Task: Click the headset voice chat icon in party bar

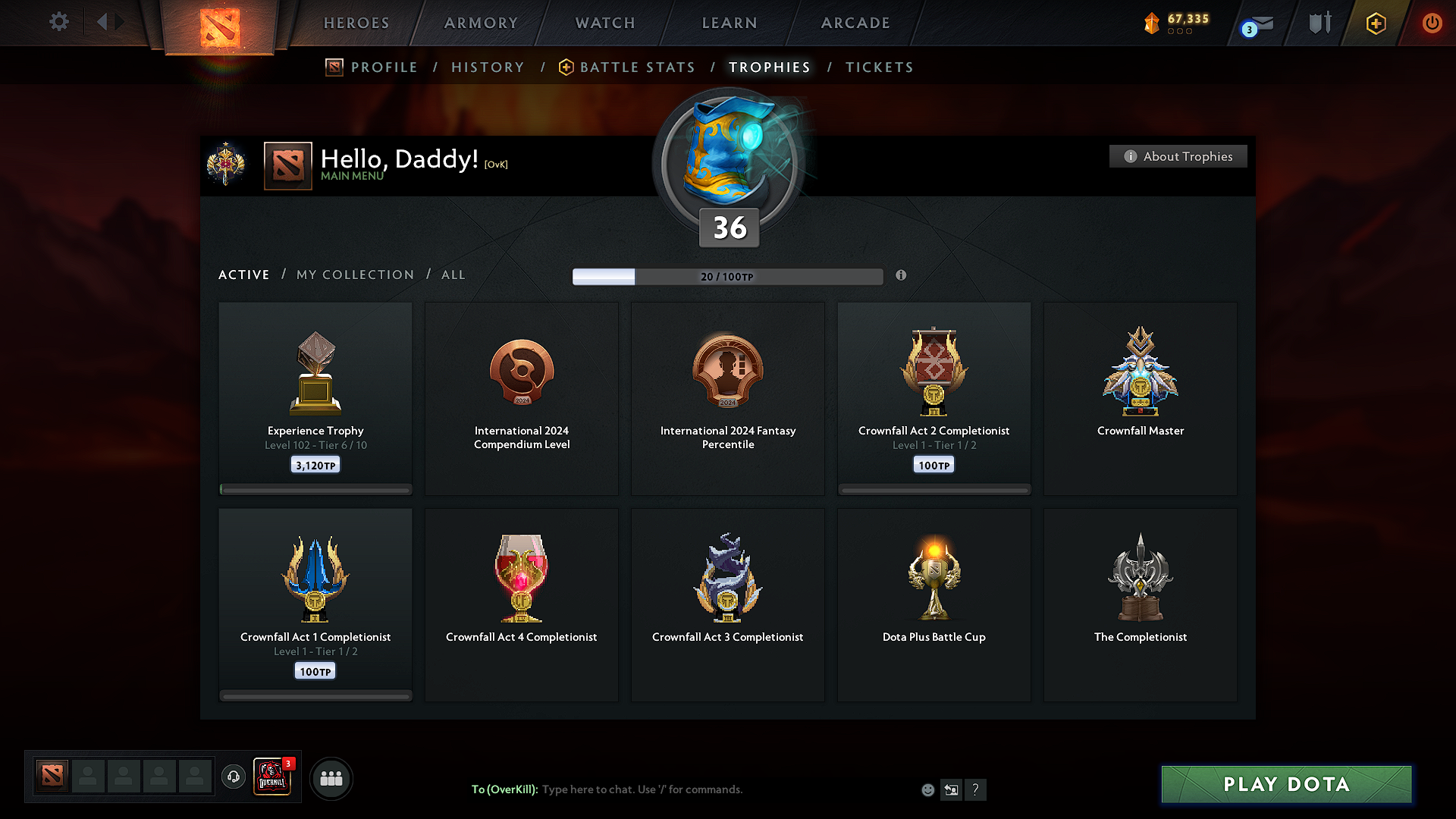Action: tap(233, 777)
